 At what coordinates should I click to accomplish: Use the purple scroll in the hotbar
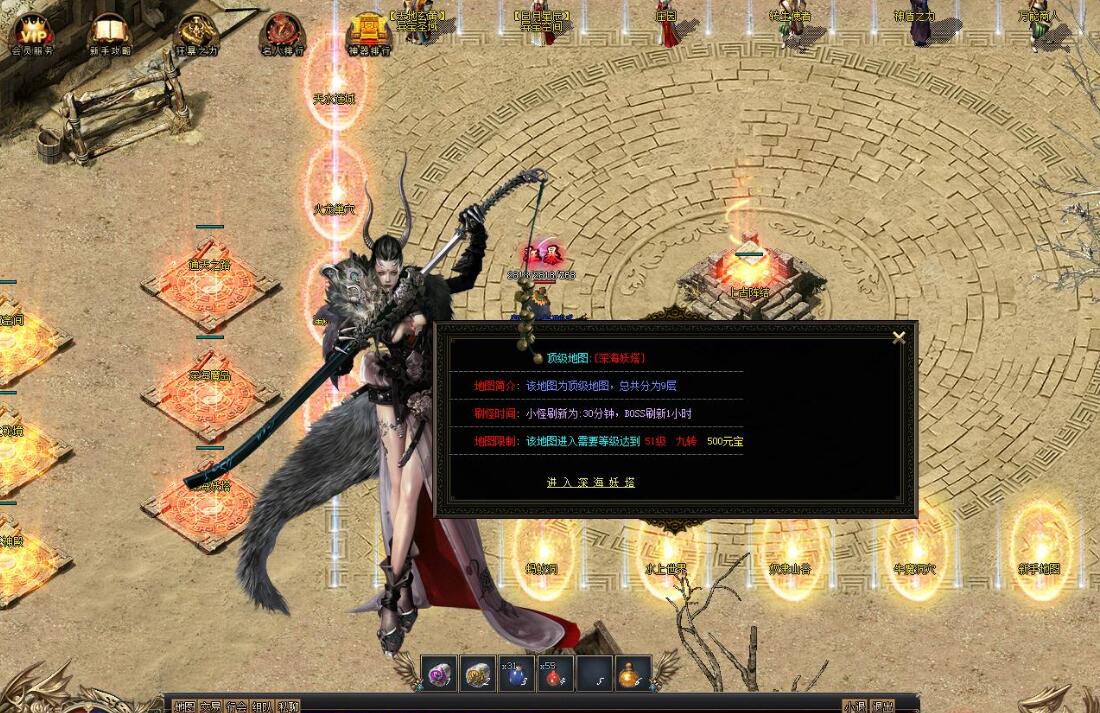click(439, 673)
